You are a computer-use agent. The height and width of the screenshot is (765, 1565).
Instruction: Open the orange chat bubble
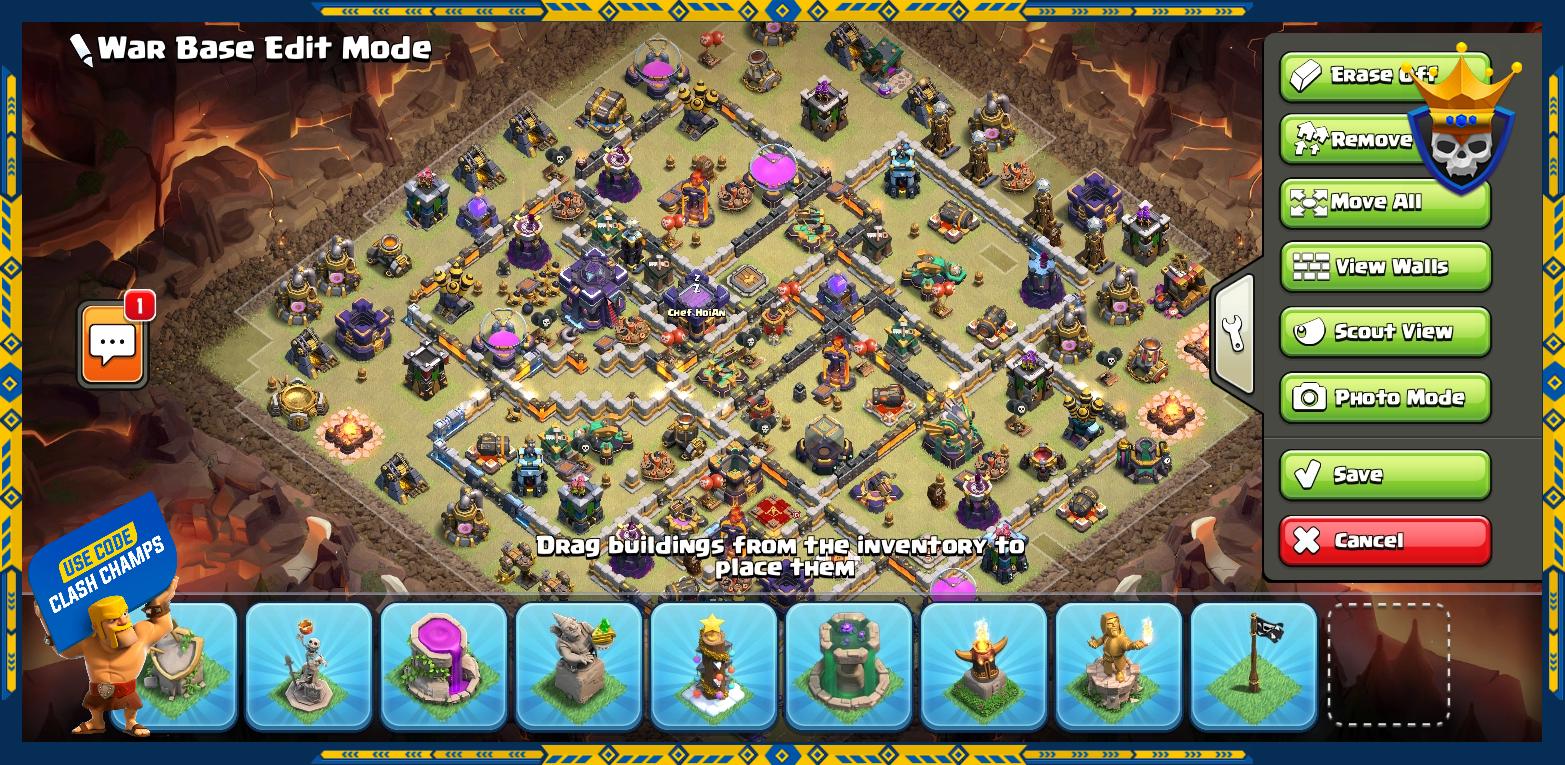(113, 345)
